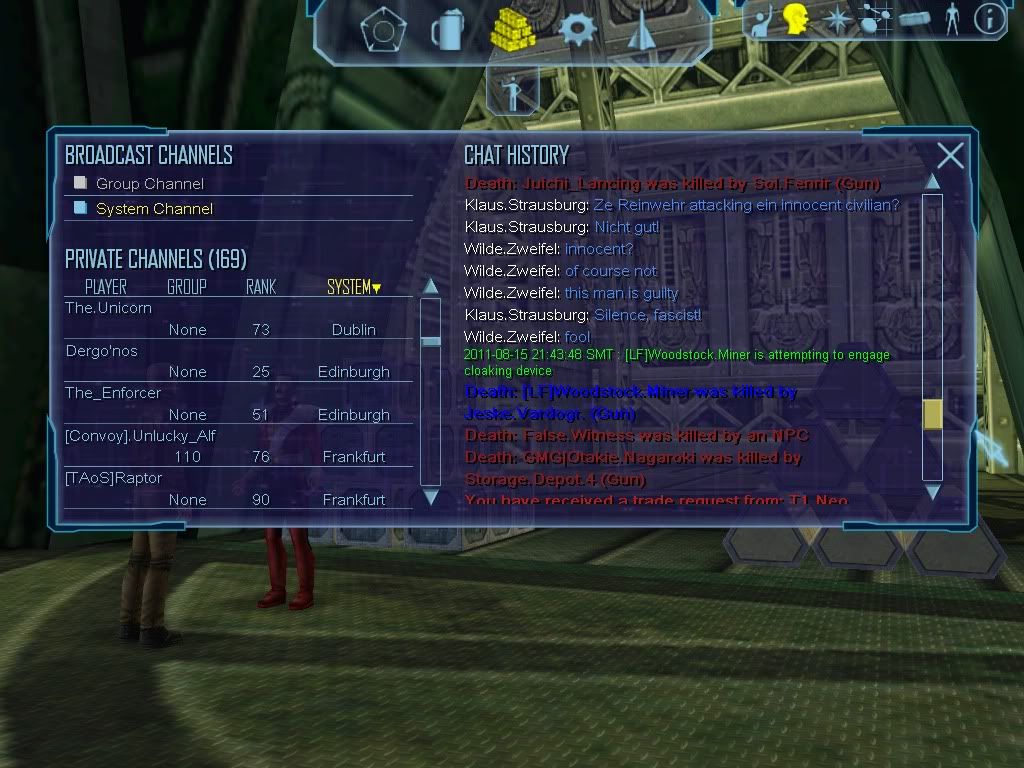Click the chat history up arrow

(x=932, y=182)
